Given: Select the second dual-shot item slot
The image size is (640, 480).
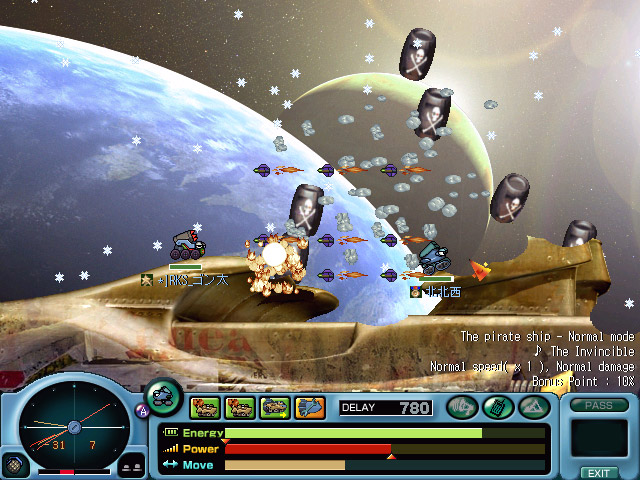Looking at the screenshot, I should tap(240, 407).
